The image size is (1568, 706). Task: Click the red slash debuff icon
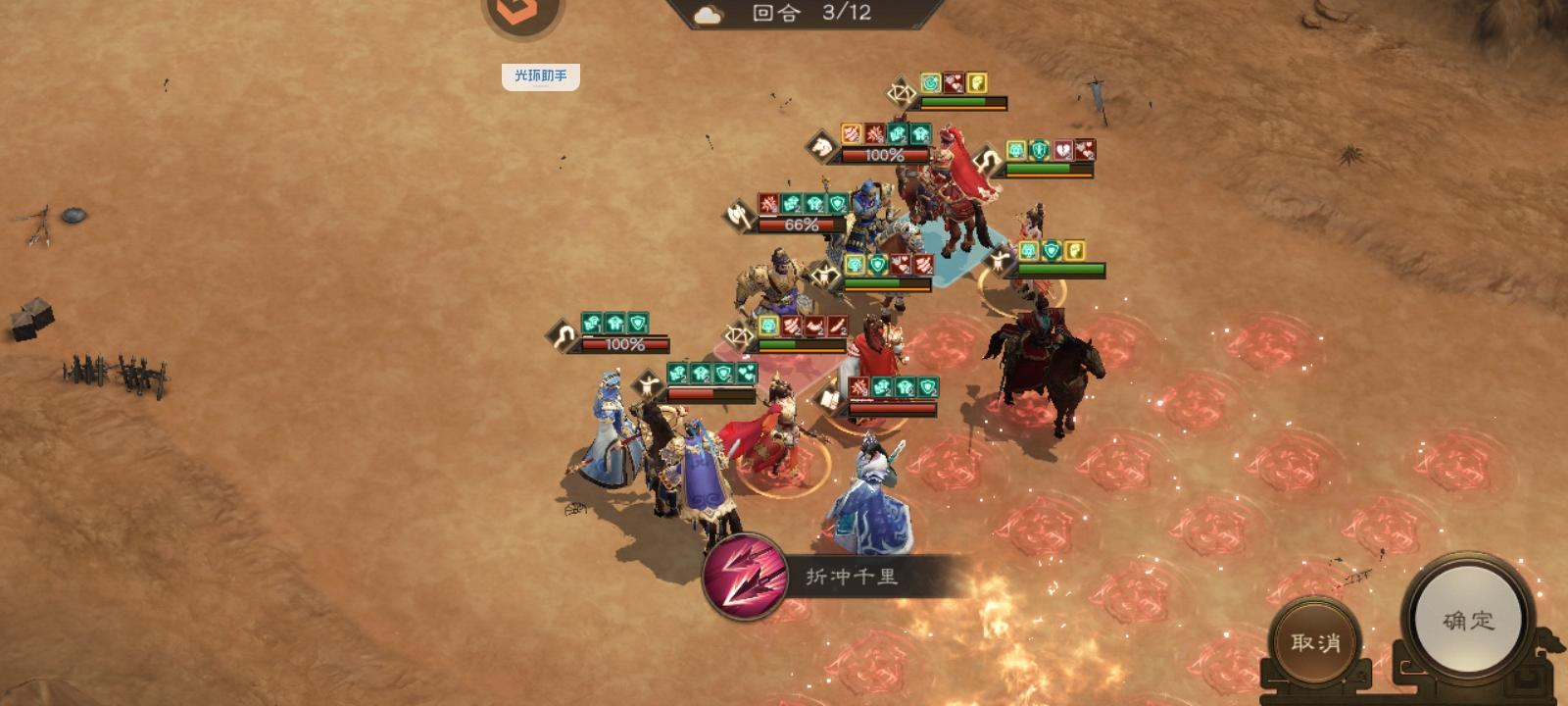(874, 132)
